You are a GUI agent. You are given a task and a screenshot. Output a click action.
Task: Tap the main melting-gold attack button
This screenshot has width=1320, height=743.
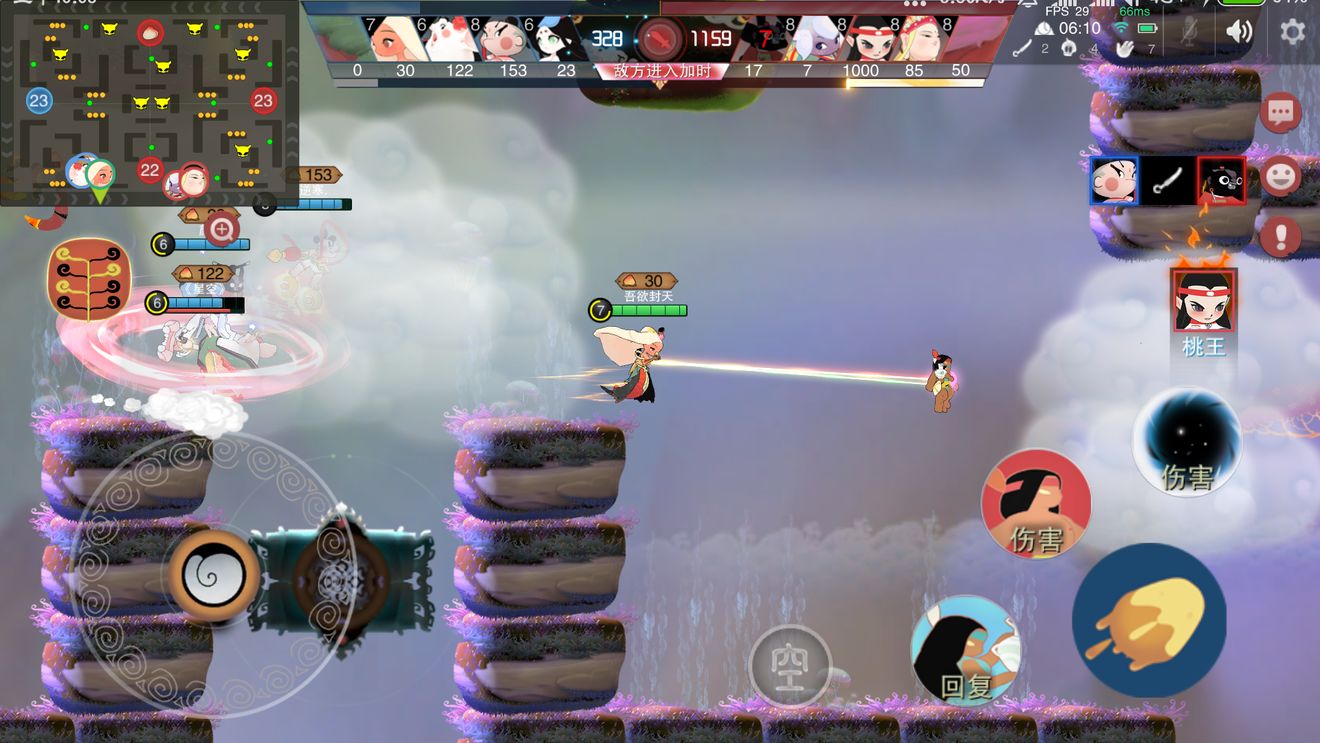1149,620
